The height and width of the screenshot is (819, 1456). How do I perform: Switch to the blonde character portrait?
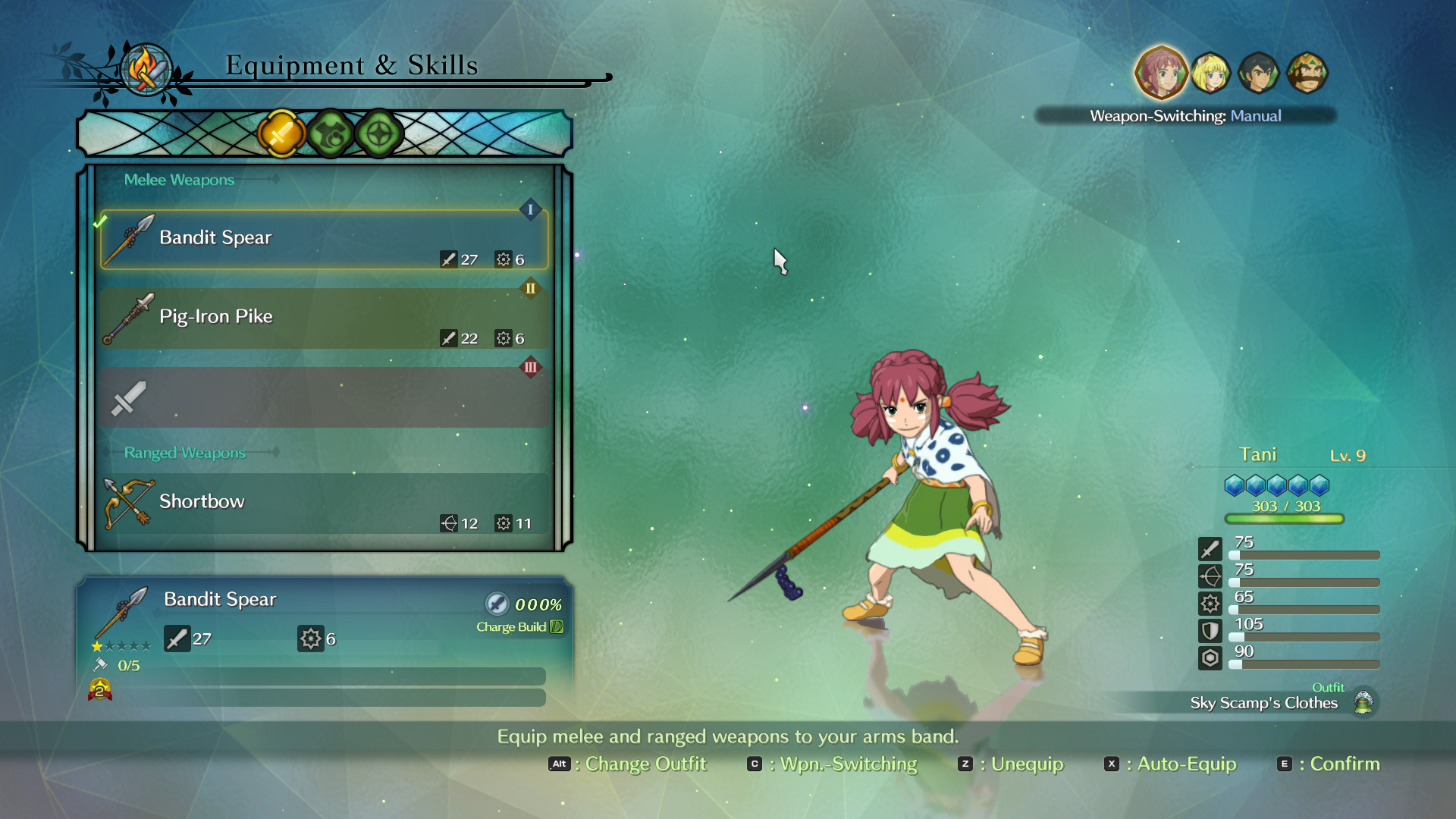coord(1210,73)
